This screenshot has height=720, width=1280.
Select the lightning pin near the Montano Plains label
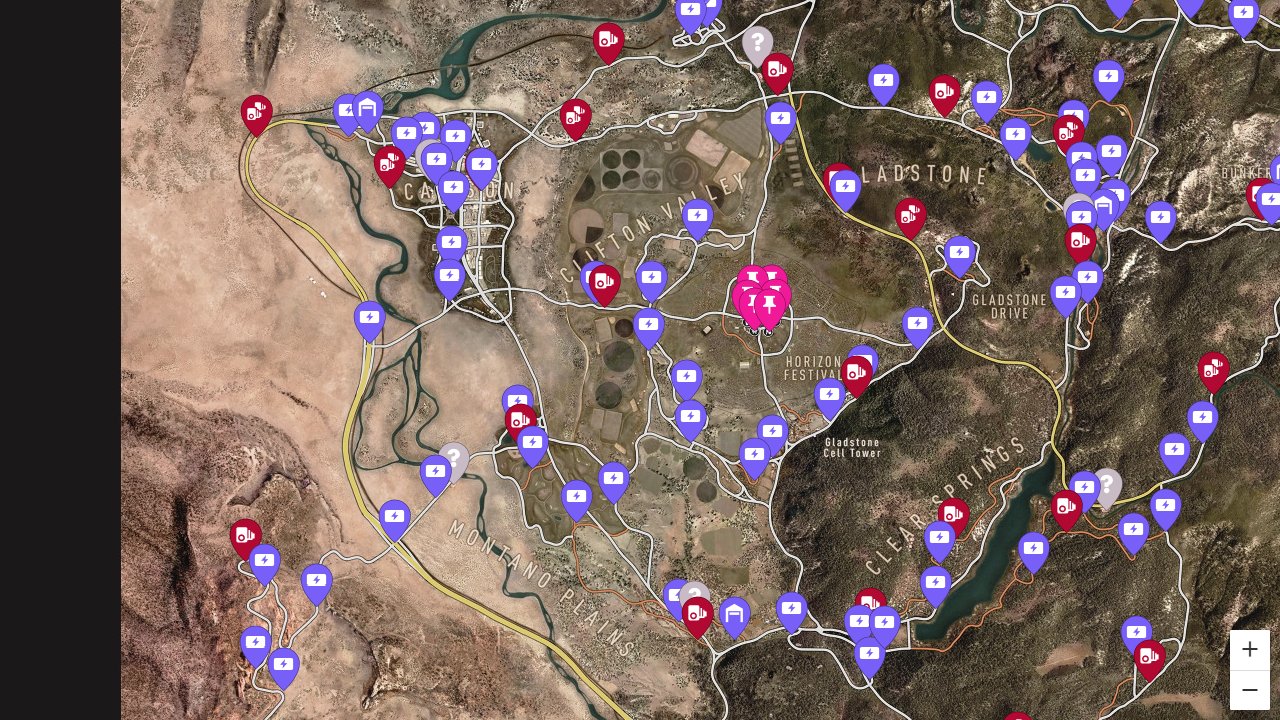point(394,516)
